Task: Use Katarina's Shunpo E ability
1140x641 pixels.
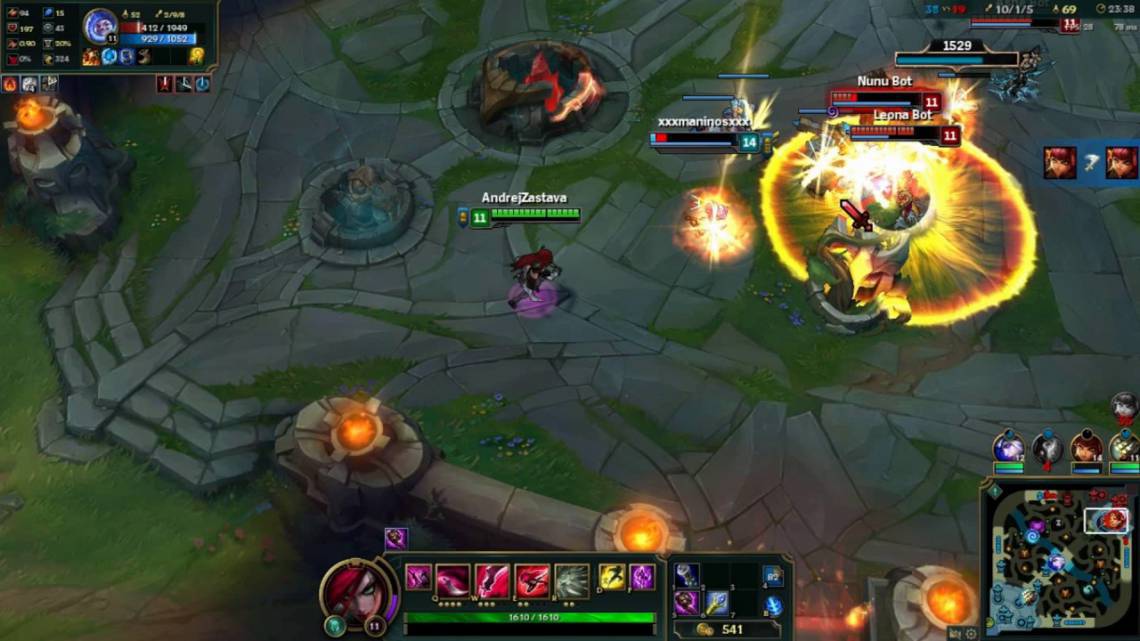Action: point(532,580)
